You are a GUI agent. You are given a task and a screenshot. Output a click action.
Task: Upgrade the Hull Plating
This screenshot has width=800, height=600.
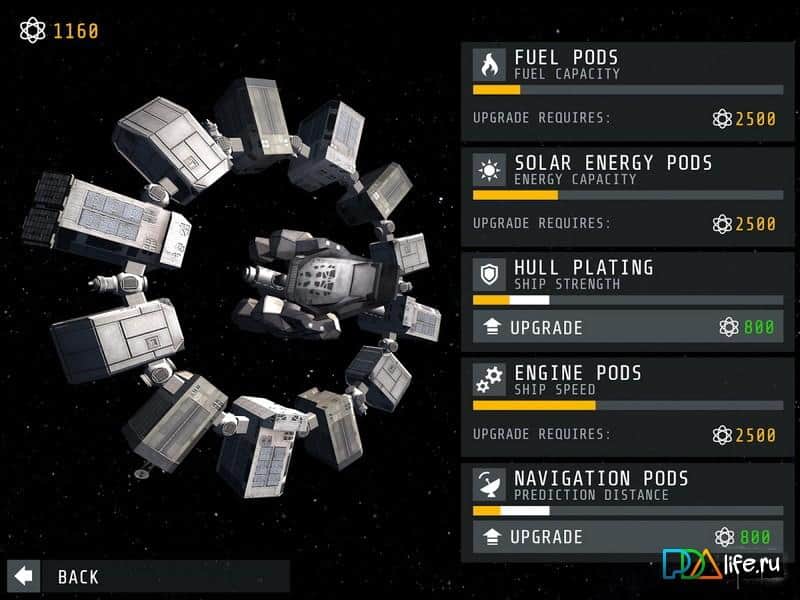(x=627, y=327)
